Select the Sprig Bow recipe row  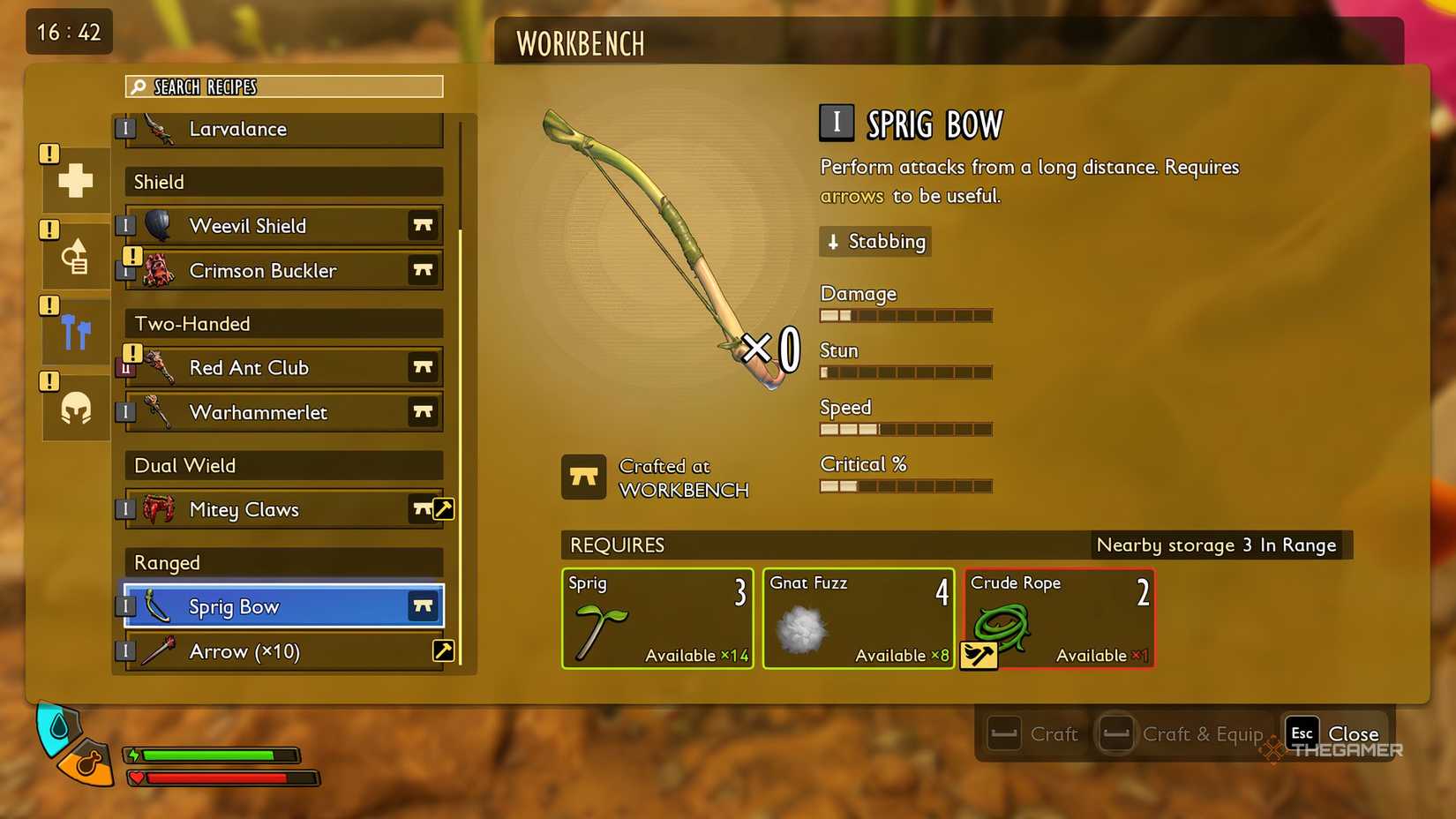pyautogui.click(x=284, y=606)
